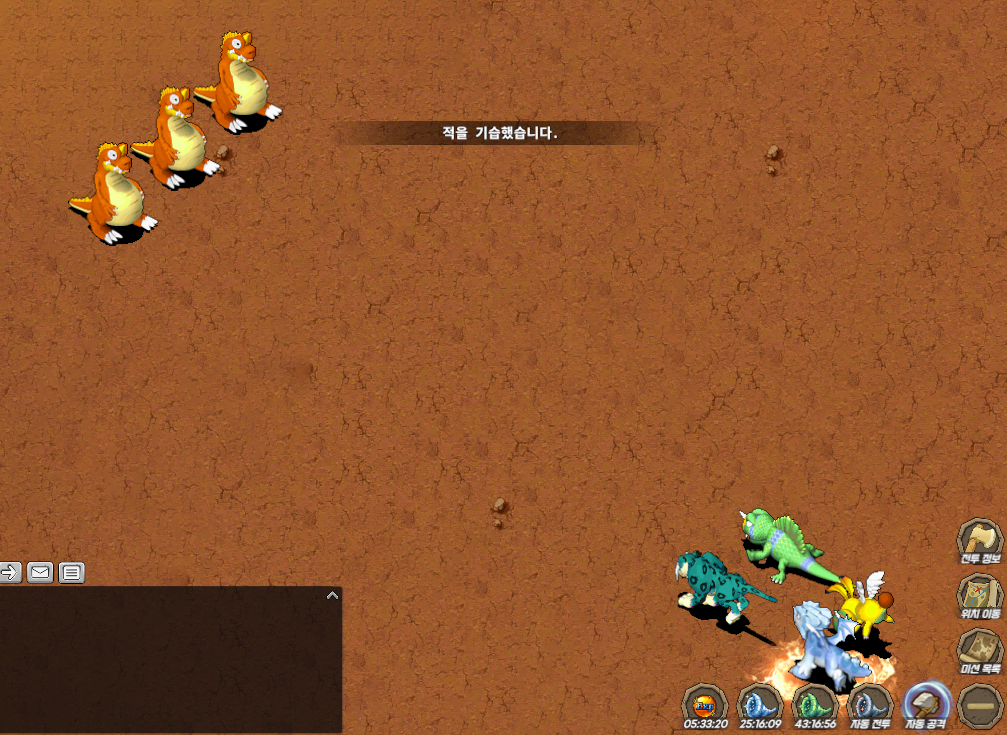Click the arrow button above the chat

click(x=9, y=572)
